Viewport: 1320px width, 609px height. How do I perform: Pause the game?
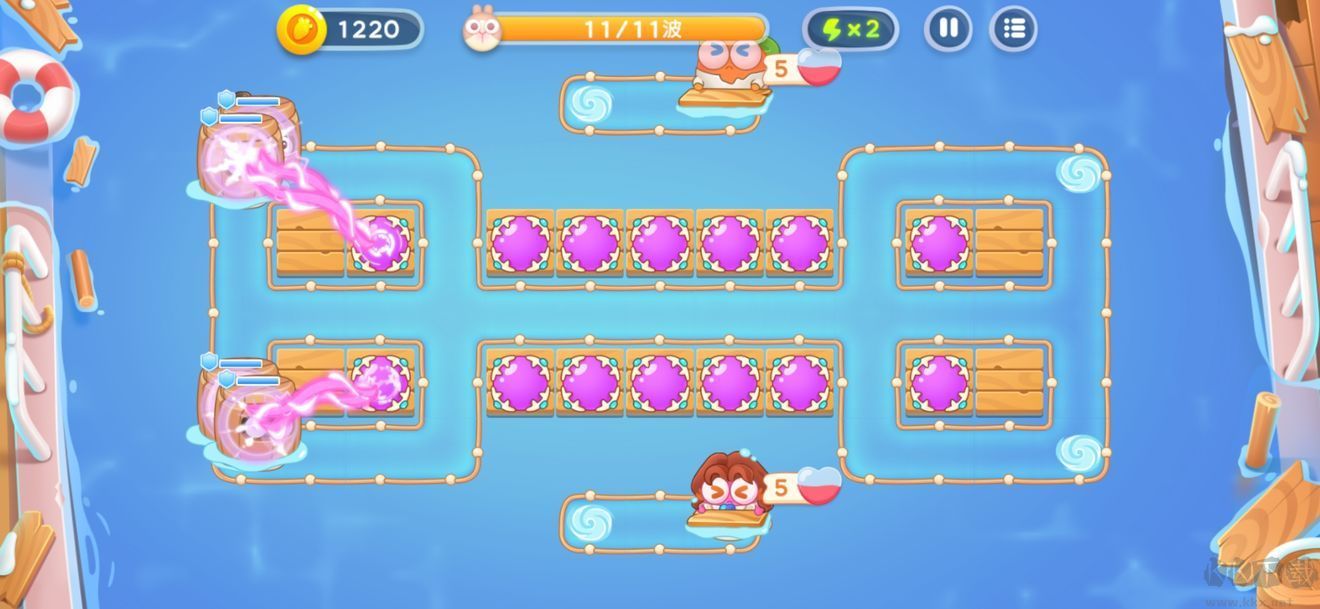click(x=948, y=29)
